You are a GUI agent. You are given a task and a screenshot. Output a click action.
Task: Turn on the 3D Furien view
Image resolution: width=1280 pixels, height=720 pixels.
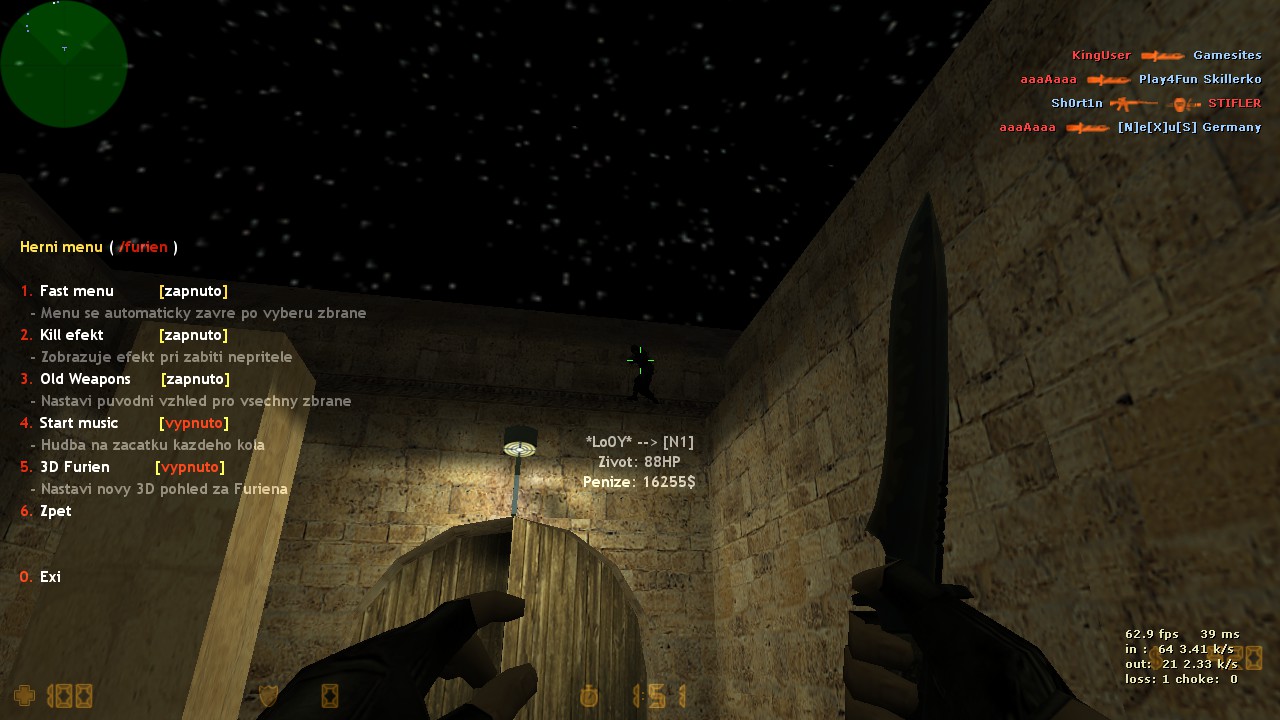(x=74, y=467)
